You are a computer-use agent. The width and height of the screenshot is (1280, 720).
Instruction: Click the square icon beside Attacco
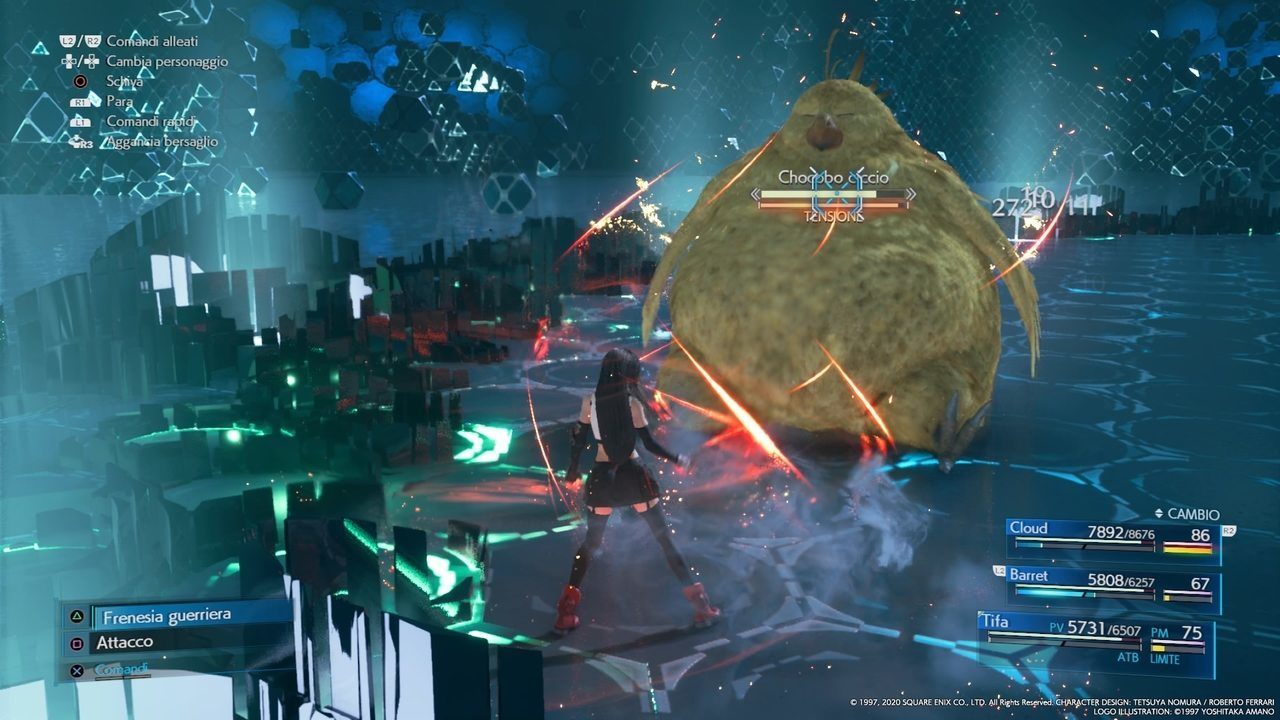[77, 642]
